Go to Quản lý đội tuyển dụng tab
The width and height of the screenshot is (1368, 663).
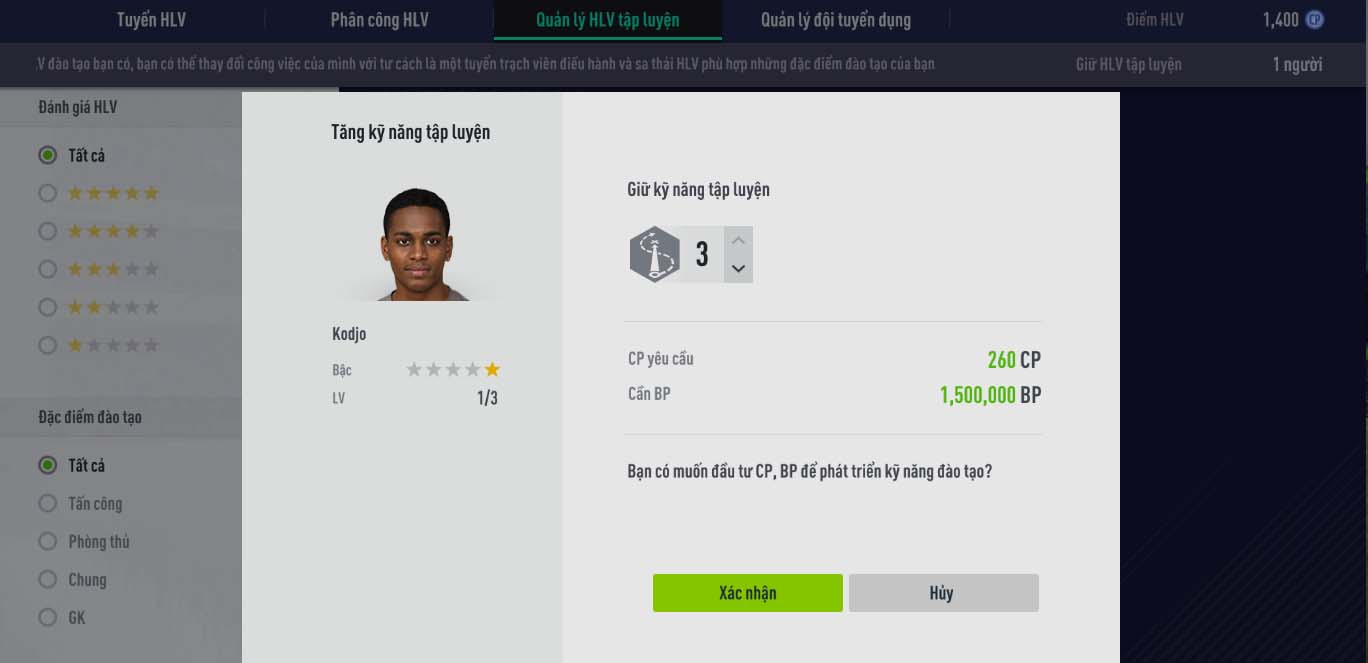[835, 20]
